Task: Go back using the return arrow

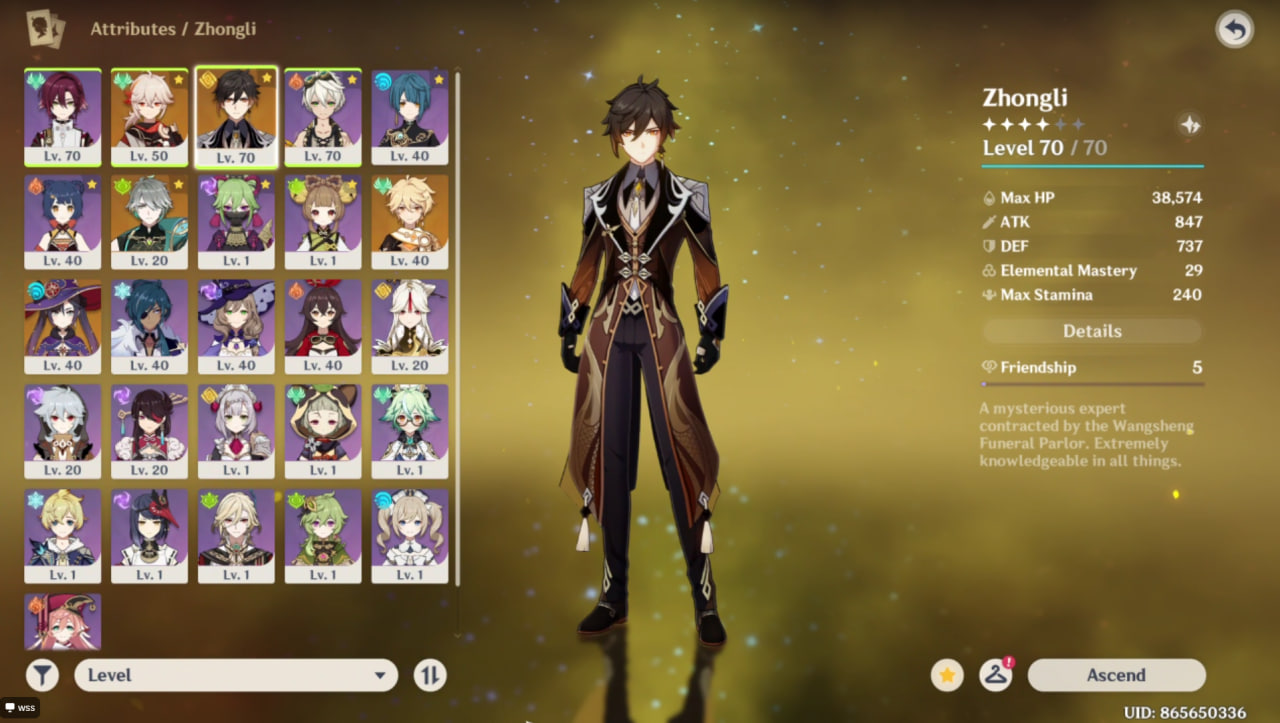Action: tap(1234, 30)
